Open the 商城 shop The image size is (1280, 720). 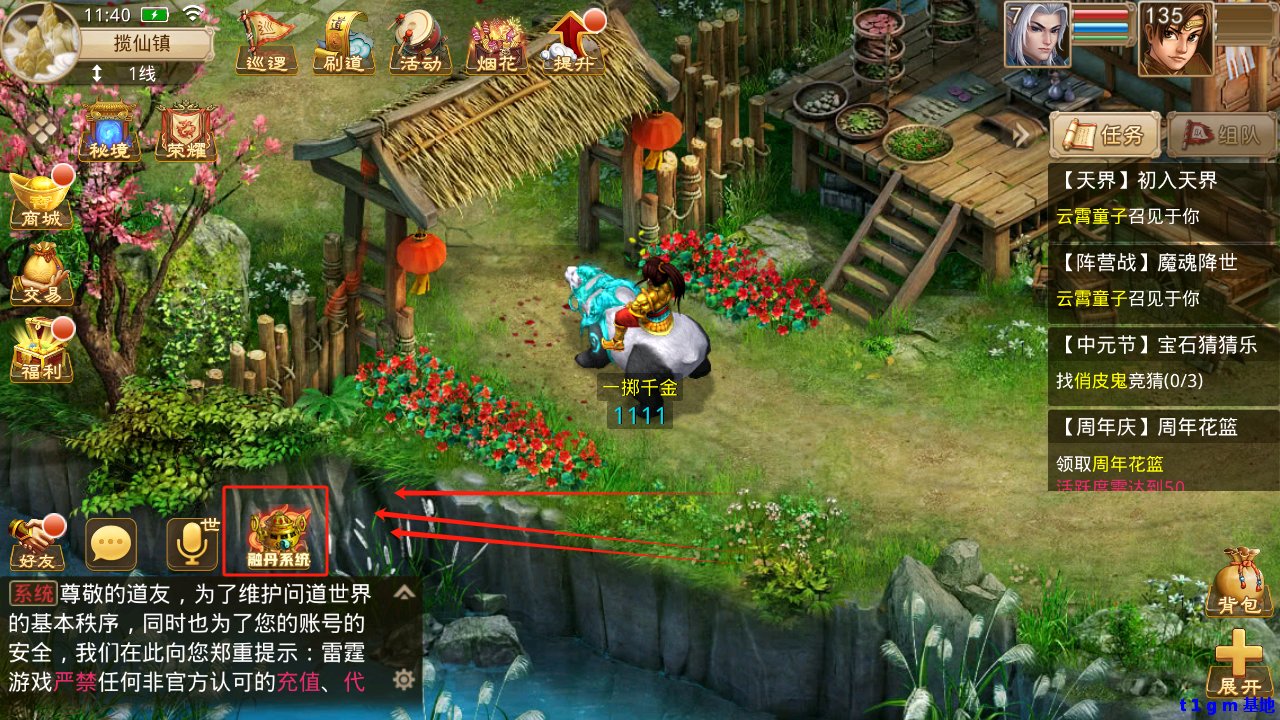pos(41,201)
